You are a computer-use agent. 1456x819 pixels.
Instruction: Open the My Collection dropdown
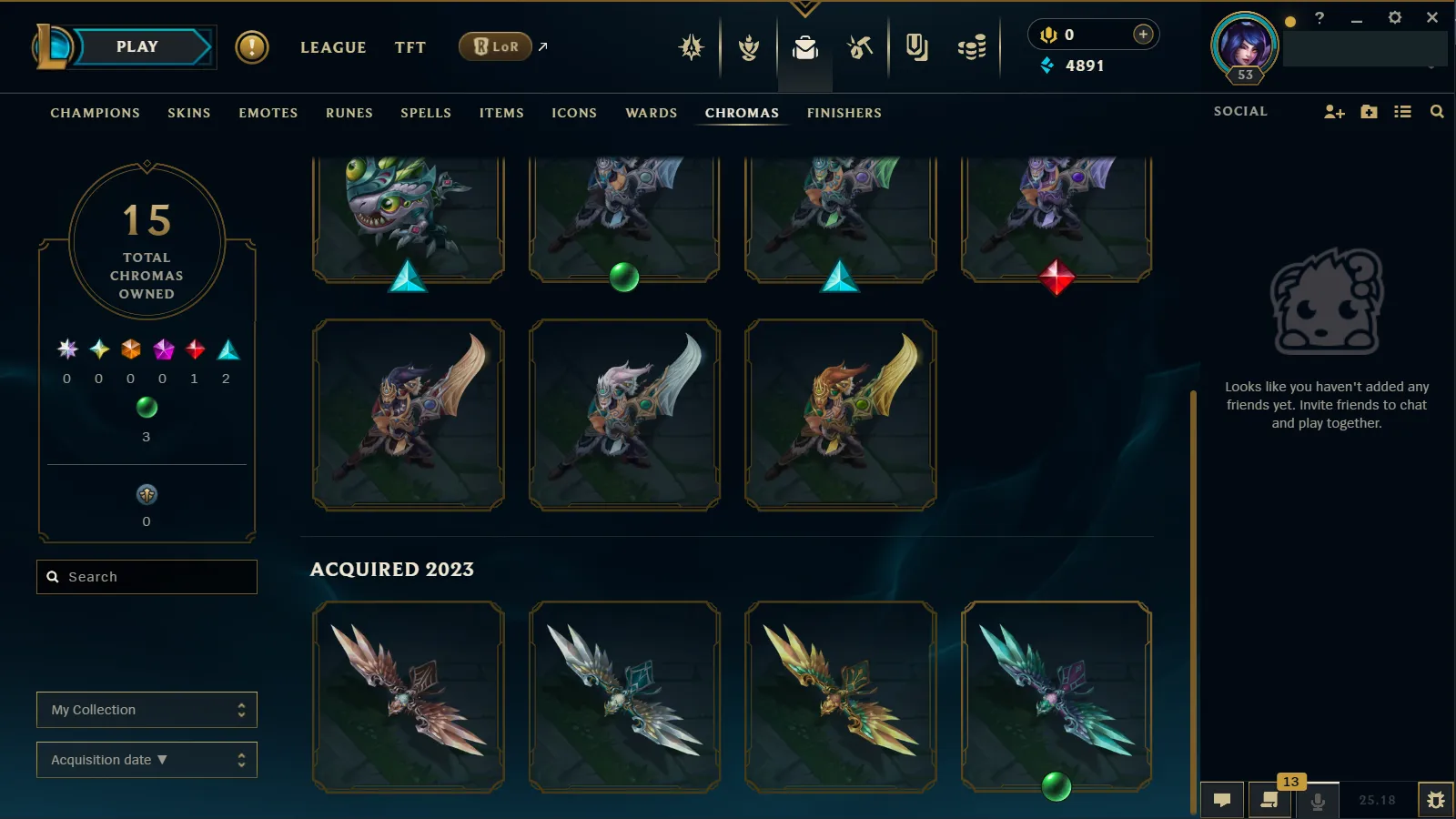pyautogui.click(x=147, y=709)
